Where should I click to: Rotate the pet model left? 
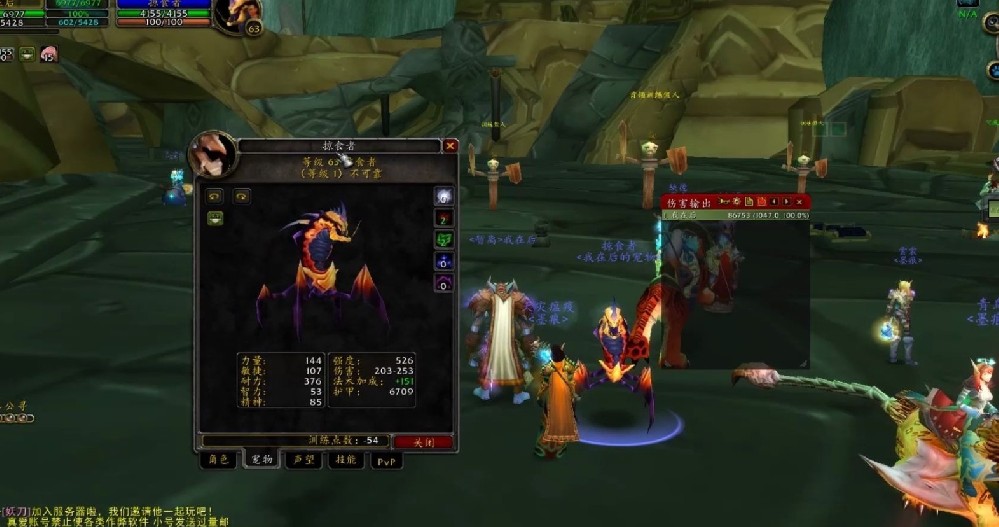coord(214,196)
